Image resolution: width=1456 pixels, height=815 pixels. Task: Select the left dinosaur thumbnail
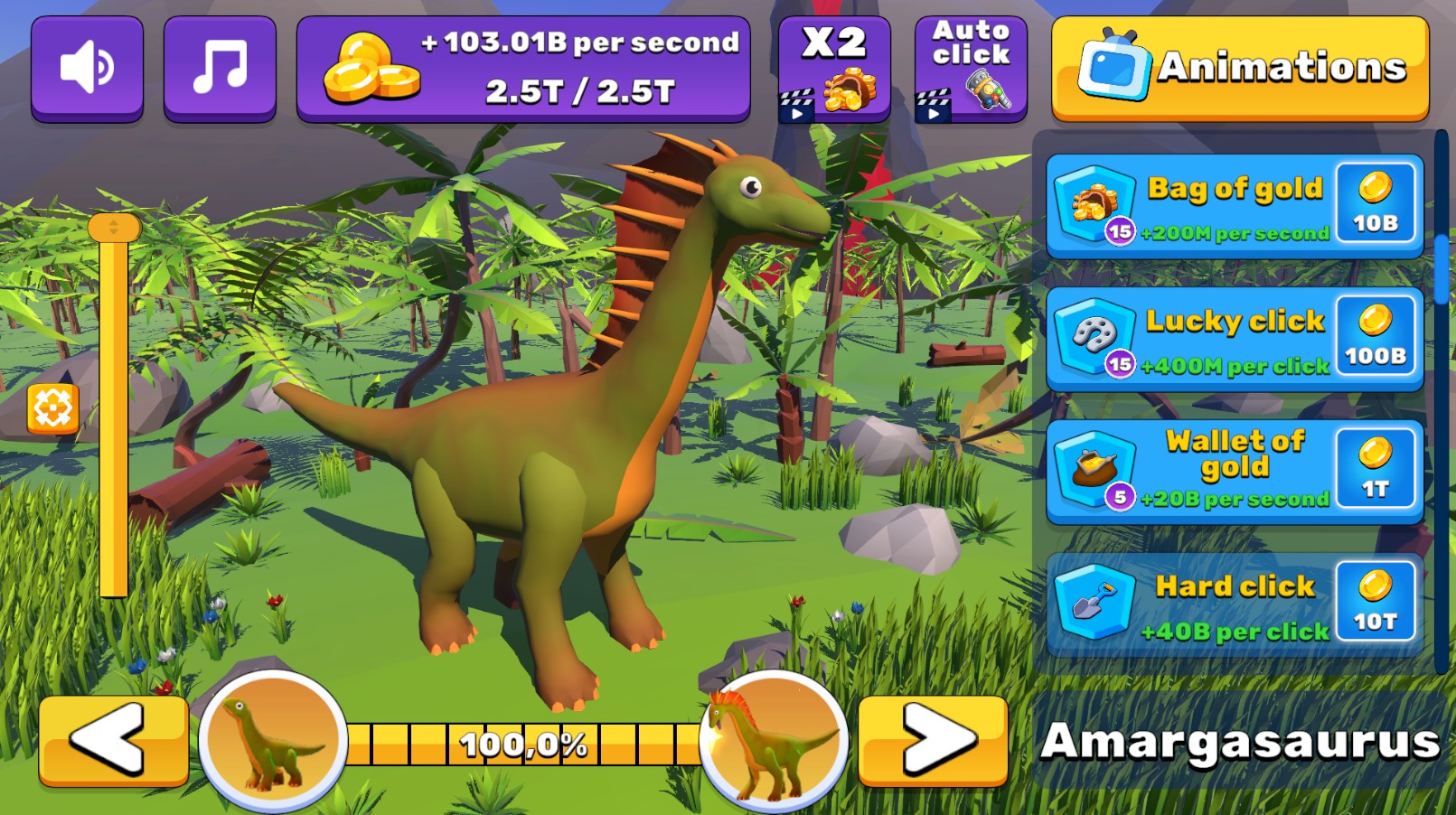273,743
